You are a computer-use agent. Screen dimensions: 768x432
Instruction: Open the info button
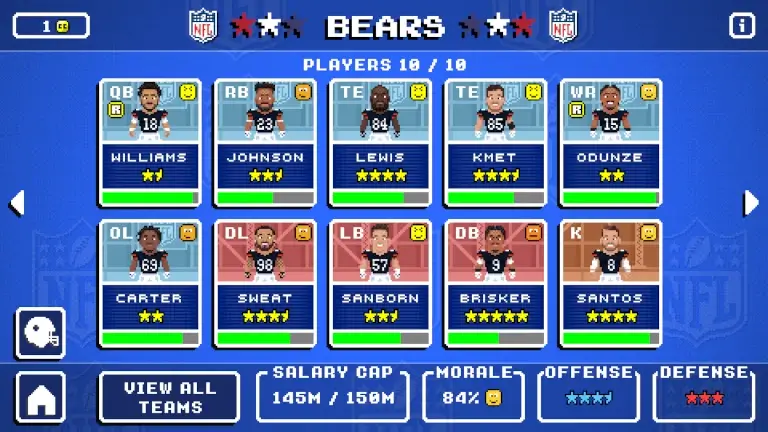(742, 26)
